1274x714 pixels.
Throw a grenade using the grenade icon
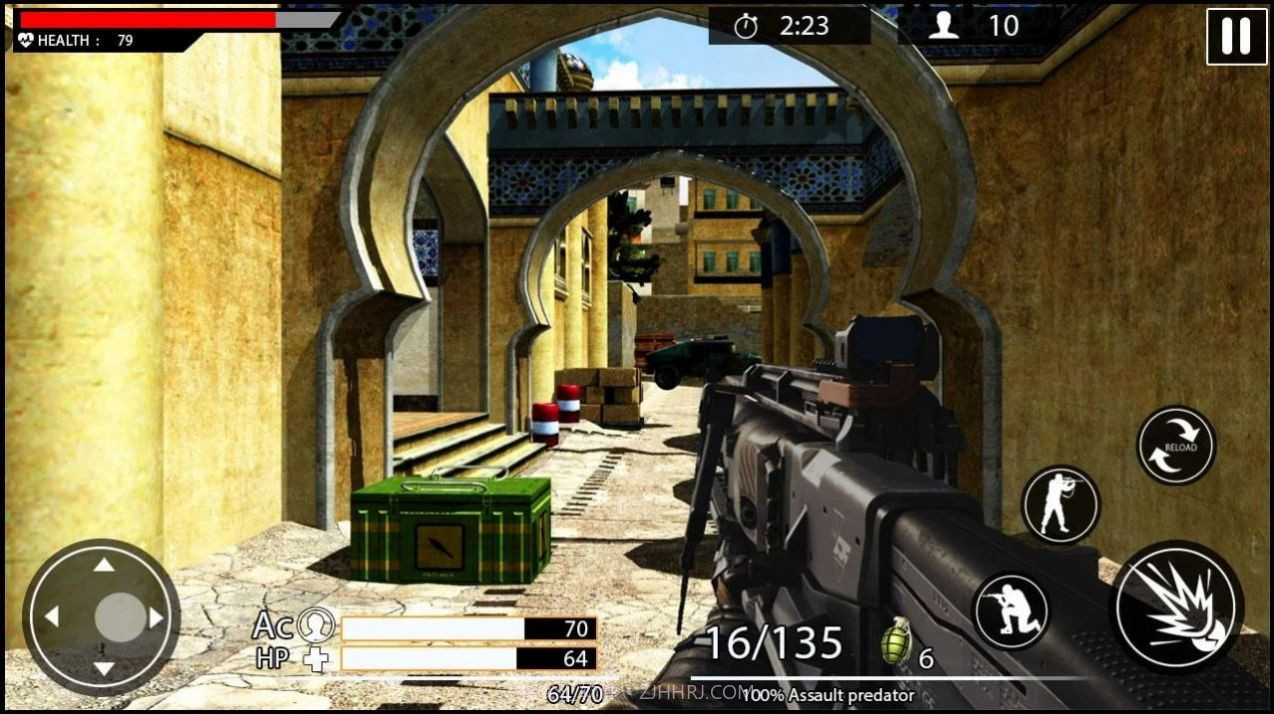pos(896,644)
